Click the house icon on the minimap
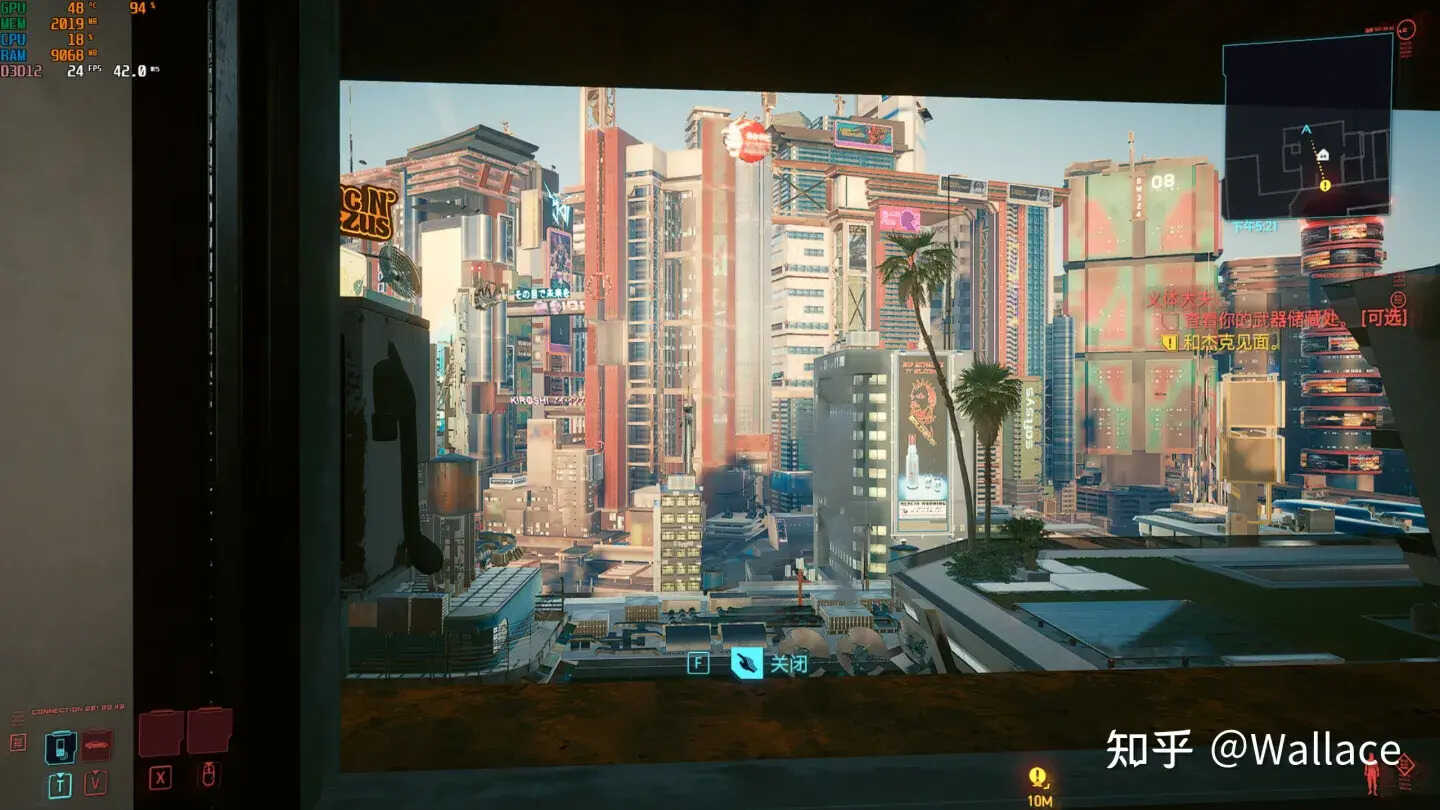Screen dimensions: 1440x810 [x=1323, y=155]
